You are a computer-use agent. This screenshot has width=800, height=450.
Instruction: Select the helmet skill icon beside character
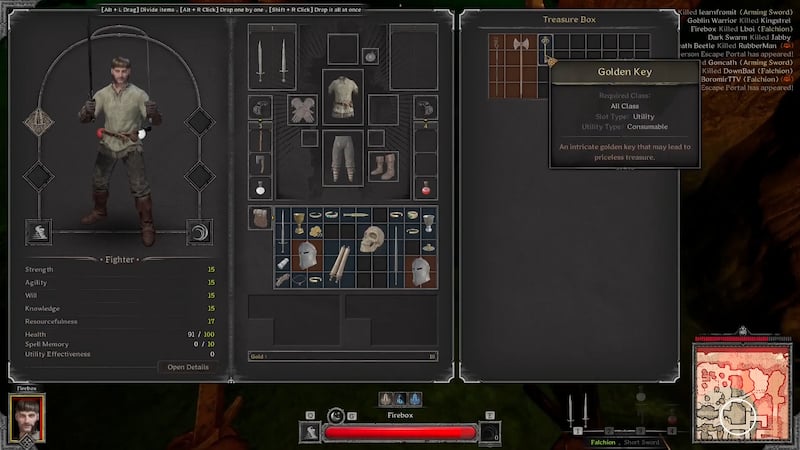point(40,232)
